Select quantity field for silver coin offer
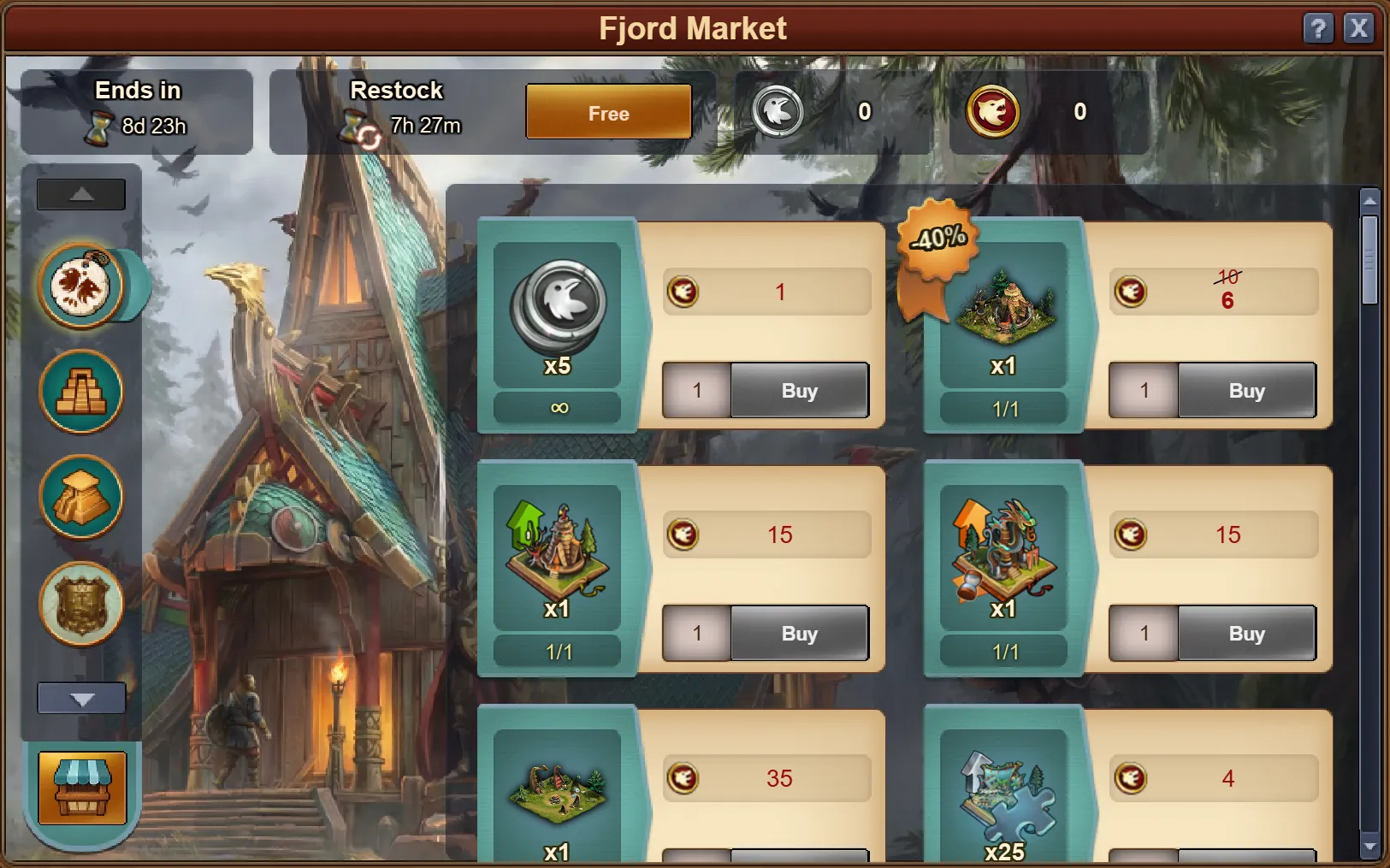 pos(697,391)
